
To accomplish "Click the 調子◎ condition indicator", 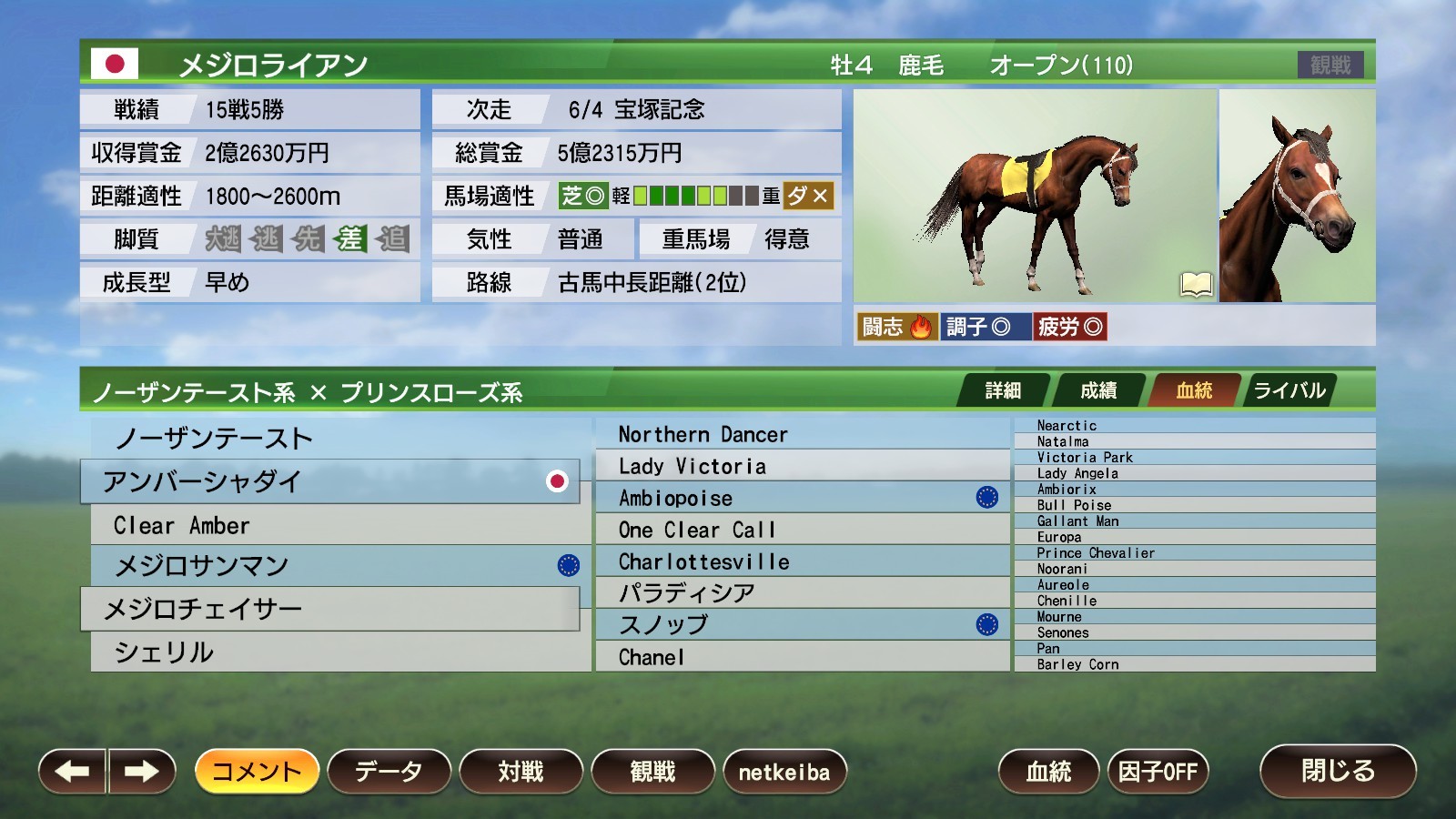I will (988, 326).
